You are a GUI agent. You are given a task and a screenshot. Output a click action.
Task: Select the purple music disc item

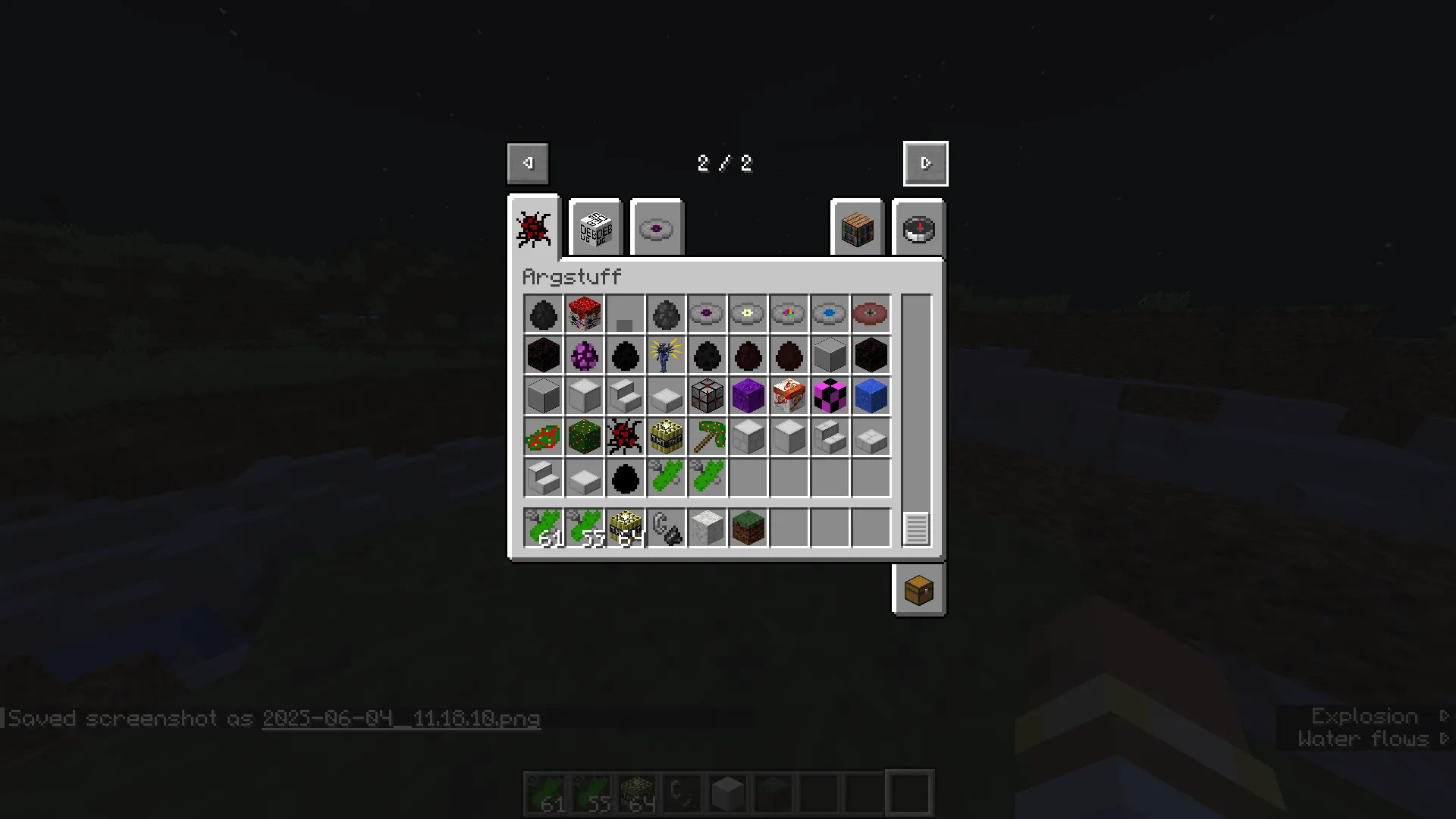tap(707, 314)
